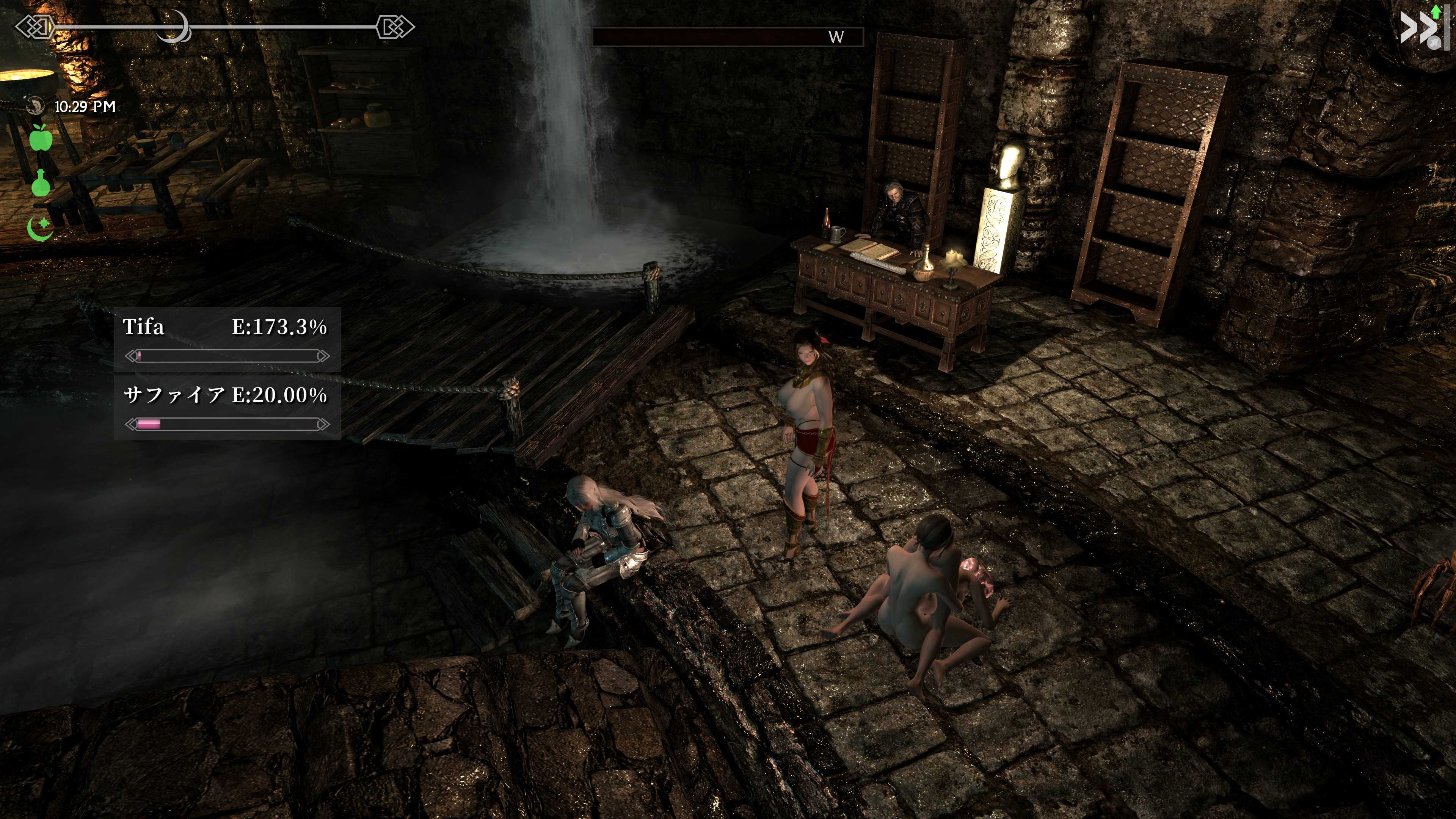Click the green apple hunger icon

pyautogui.click(x=41, y=138)
